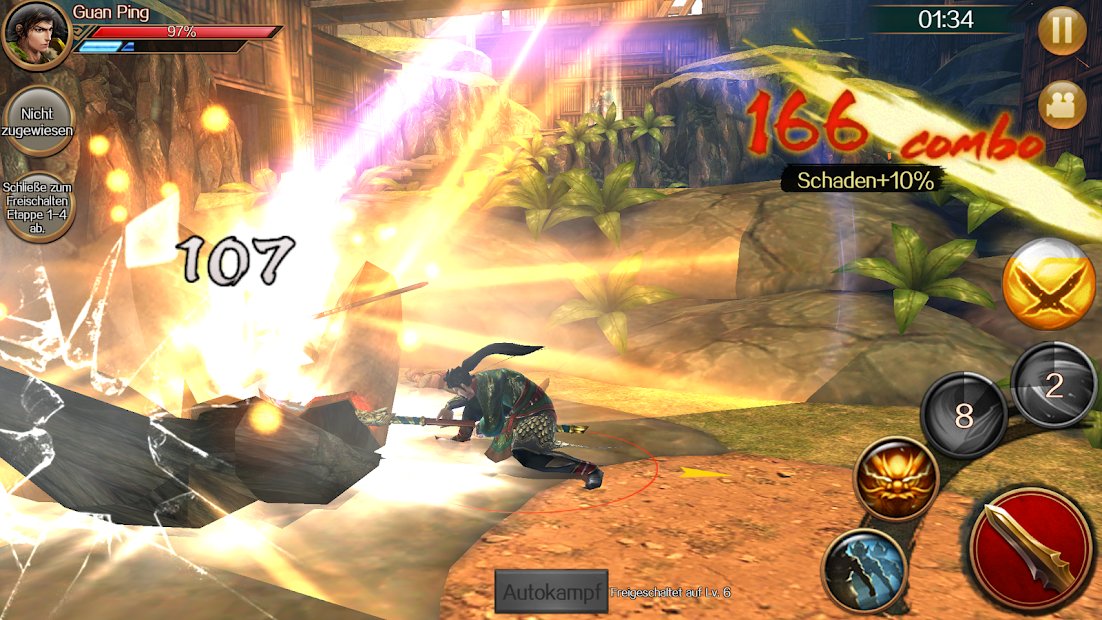Activate the golden crossed swords skill
Screen dimensions: 1102x620
coord(1049,284)
